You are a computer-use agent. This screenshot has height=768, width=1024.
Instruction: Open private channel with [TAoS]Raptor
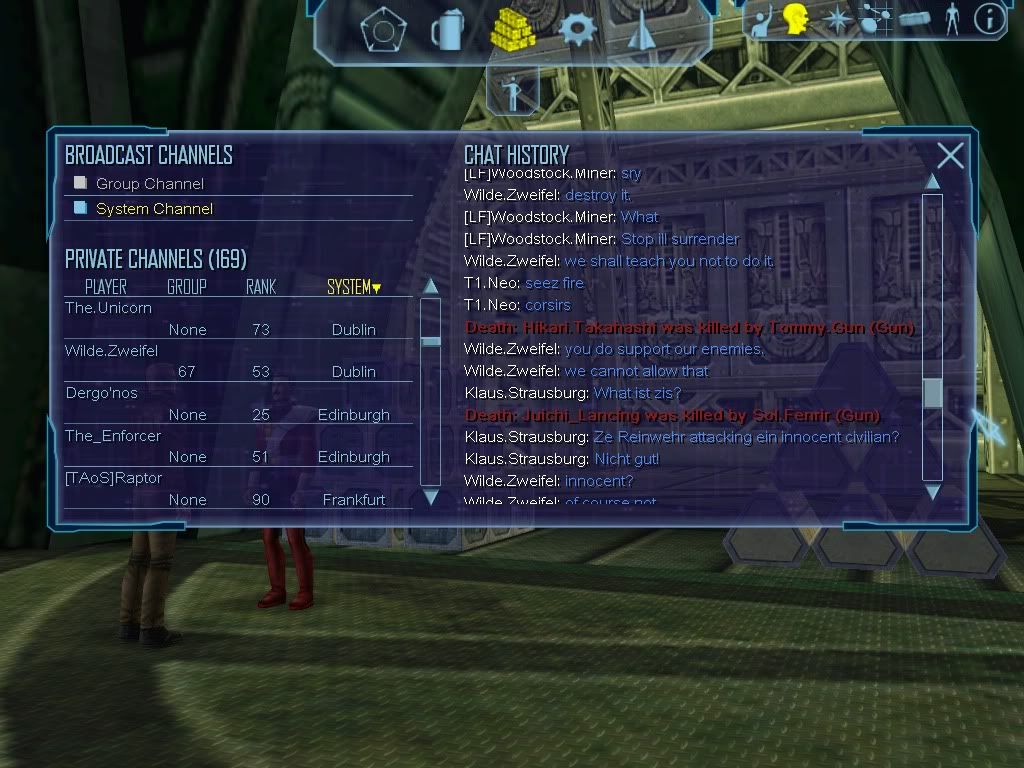pyautogui.click(x=114, y=478)
